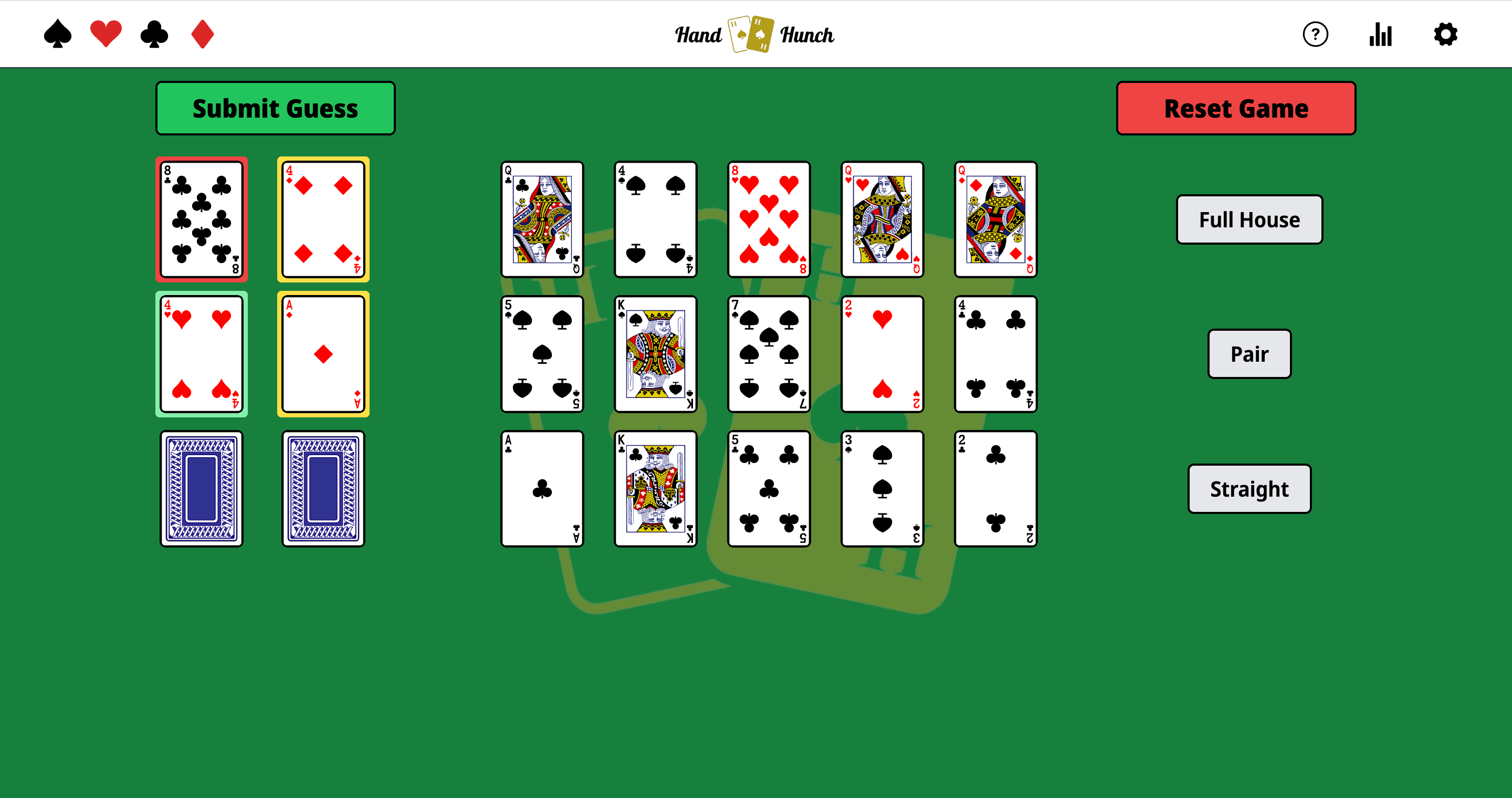Choose the ace of clubs card
Viewport: 1512px width, 798px height.
542,489
